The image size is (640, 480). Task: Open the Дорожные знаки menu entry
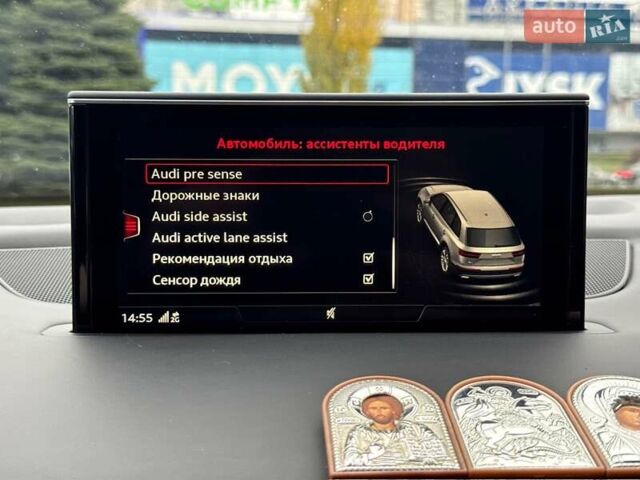(205, 195)
